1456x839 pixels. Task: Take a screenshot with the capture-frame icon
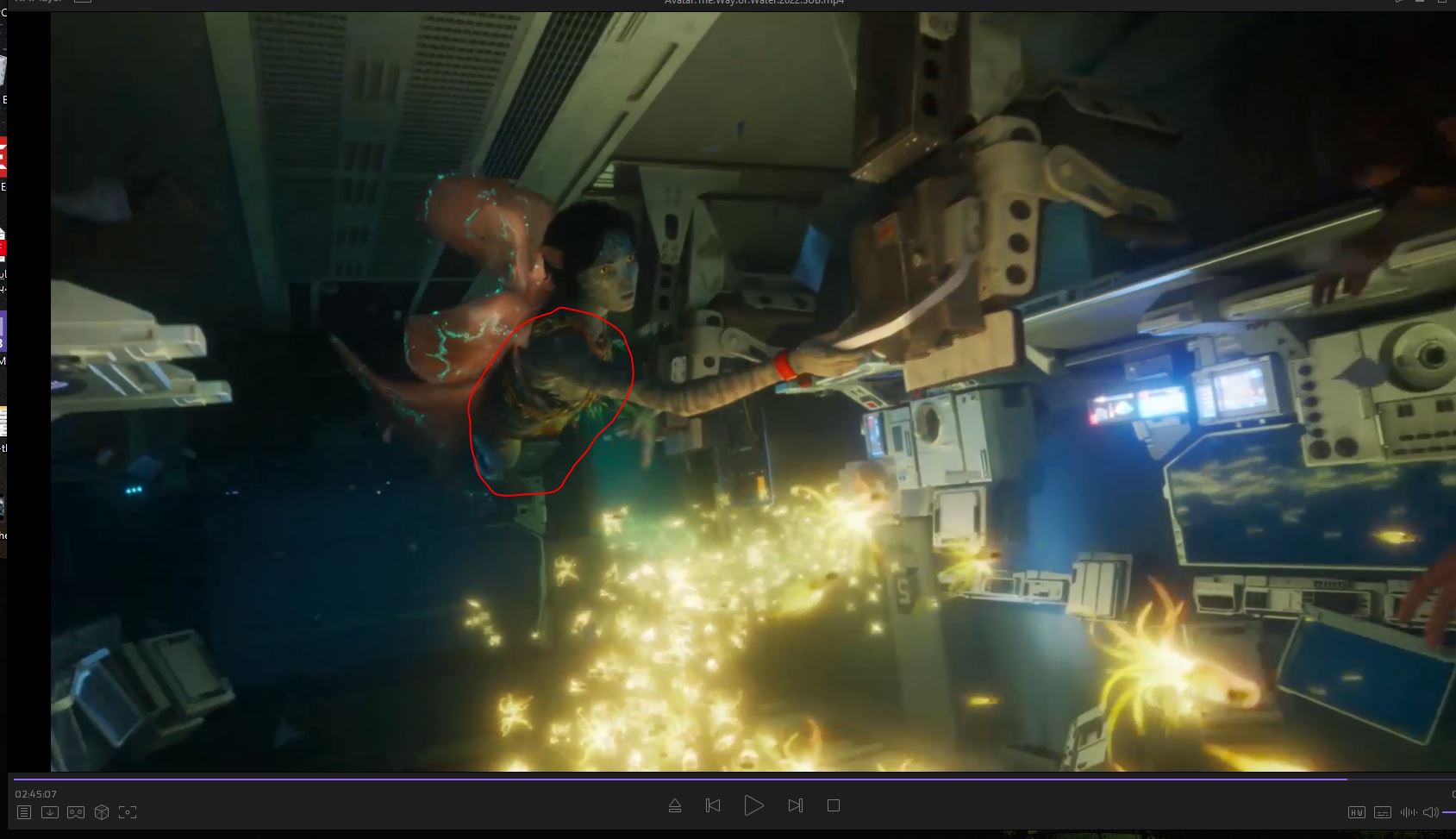pos(128,812)
